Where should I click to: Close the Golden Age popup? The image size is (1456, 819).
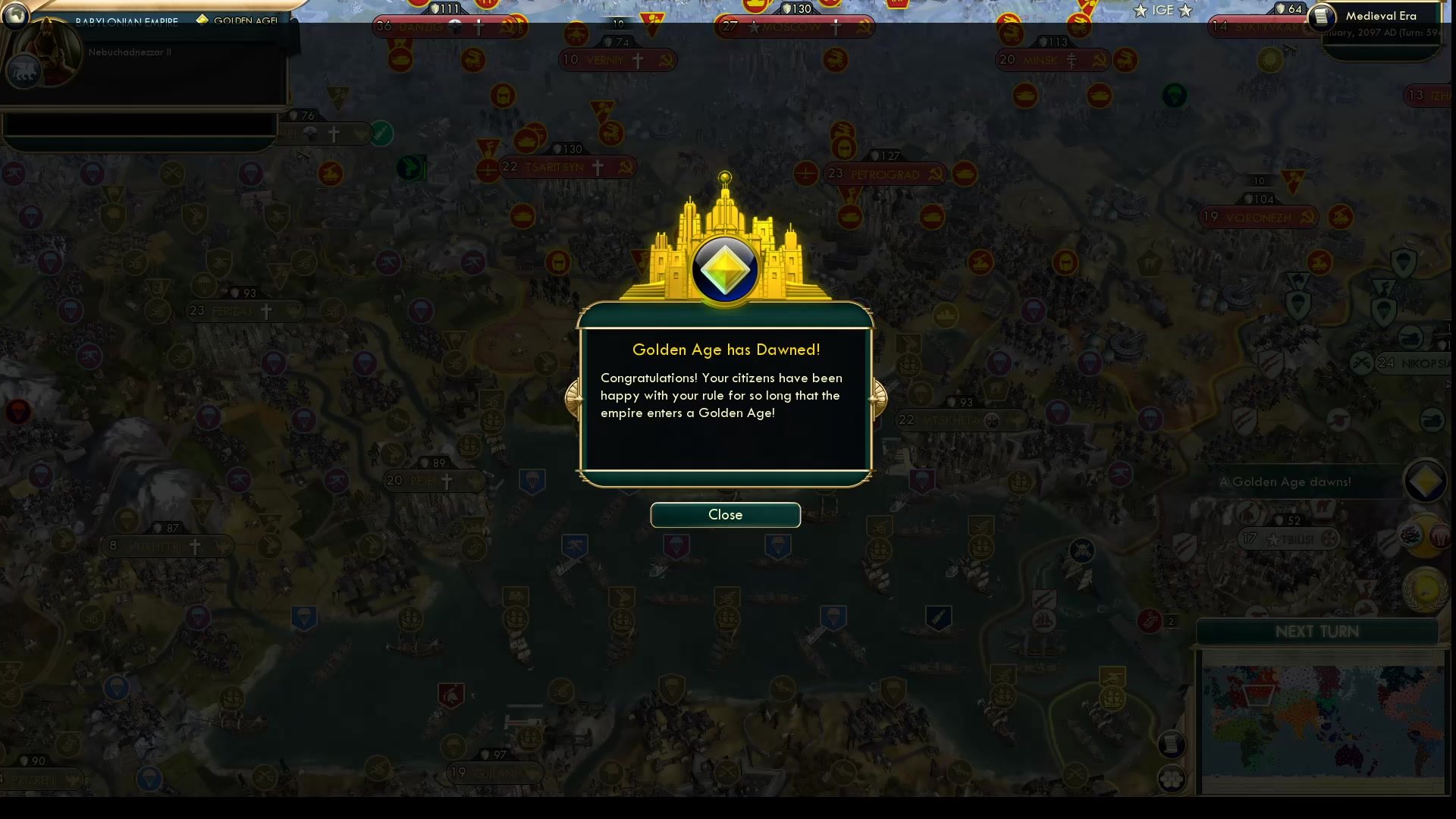pos(725,515)
